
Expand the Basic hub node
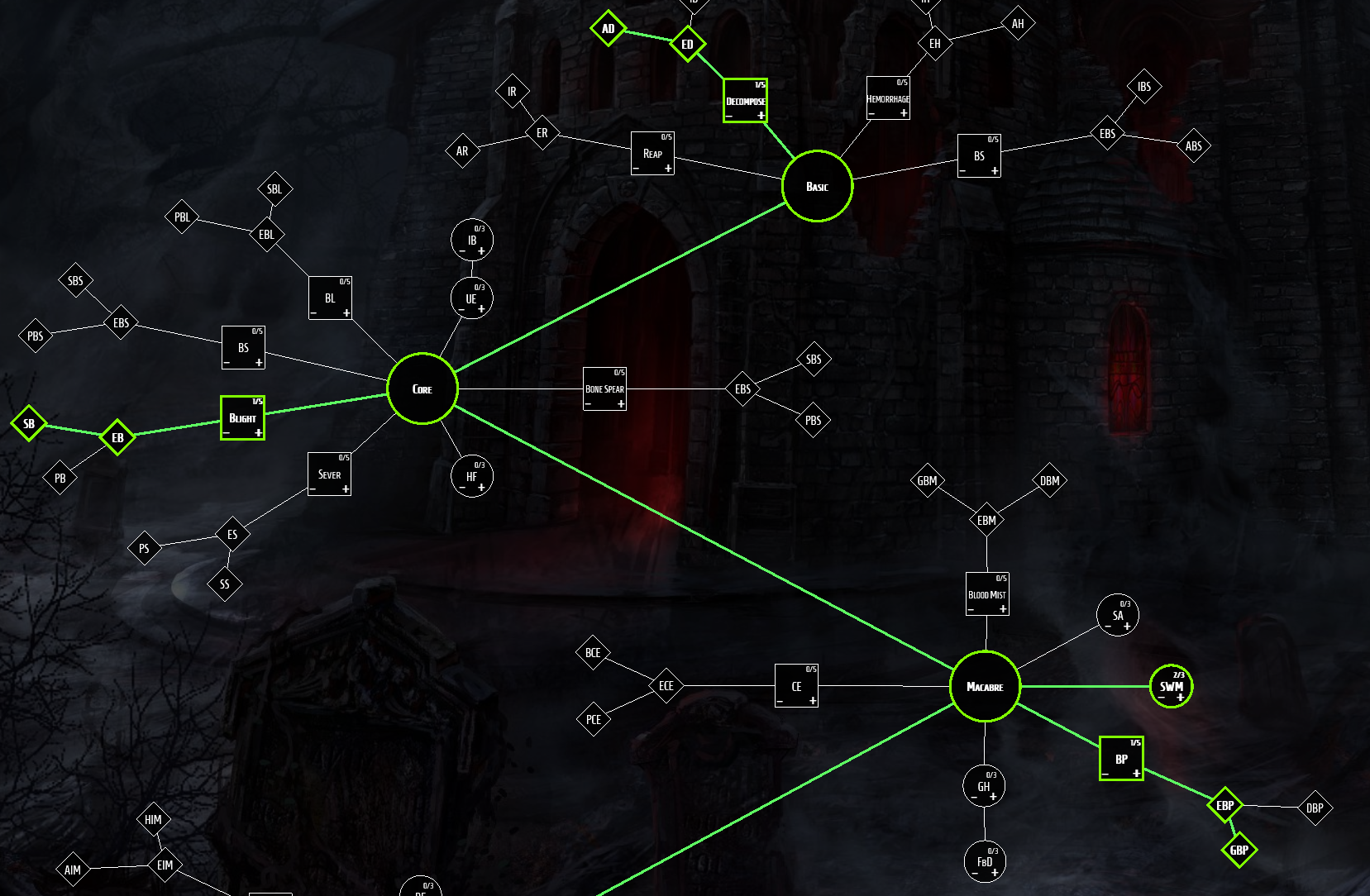817,187
